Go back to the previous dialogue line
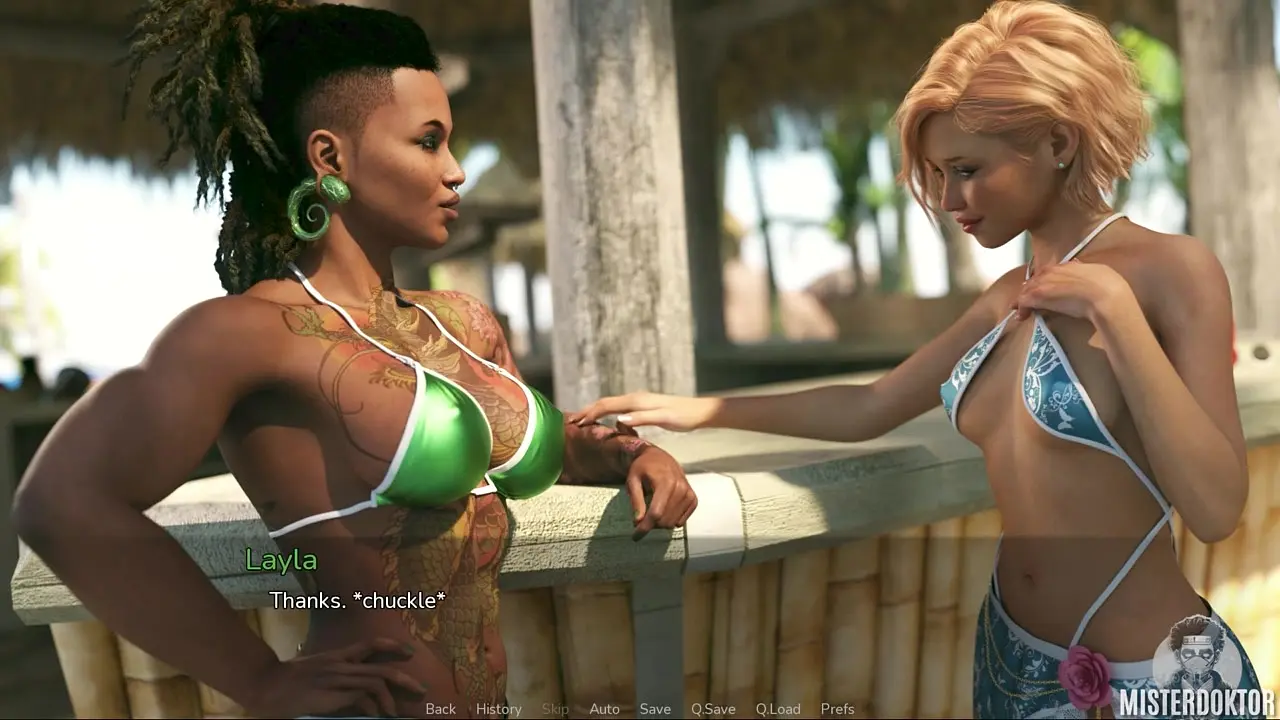Image resolution: width=1280 pixels, height=720 pixels. pos(440,709)
